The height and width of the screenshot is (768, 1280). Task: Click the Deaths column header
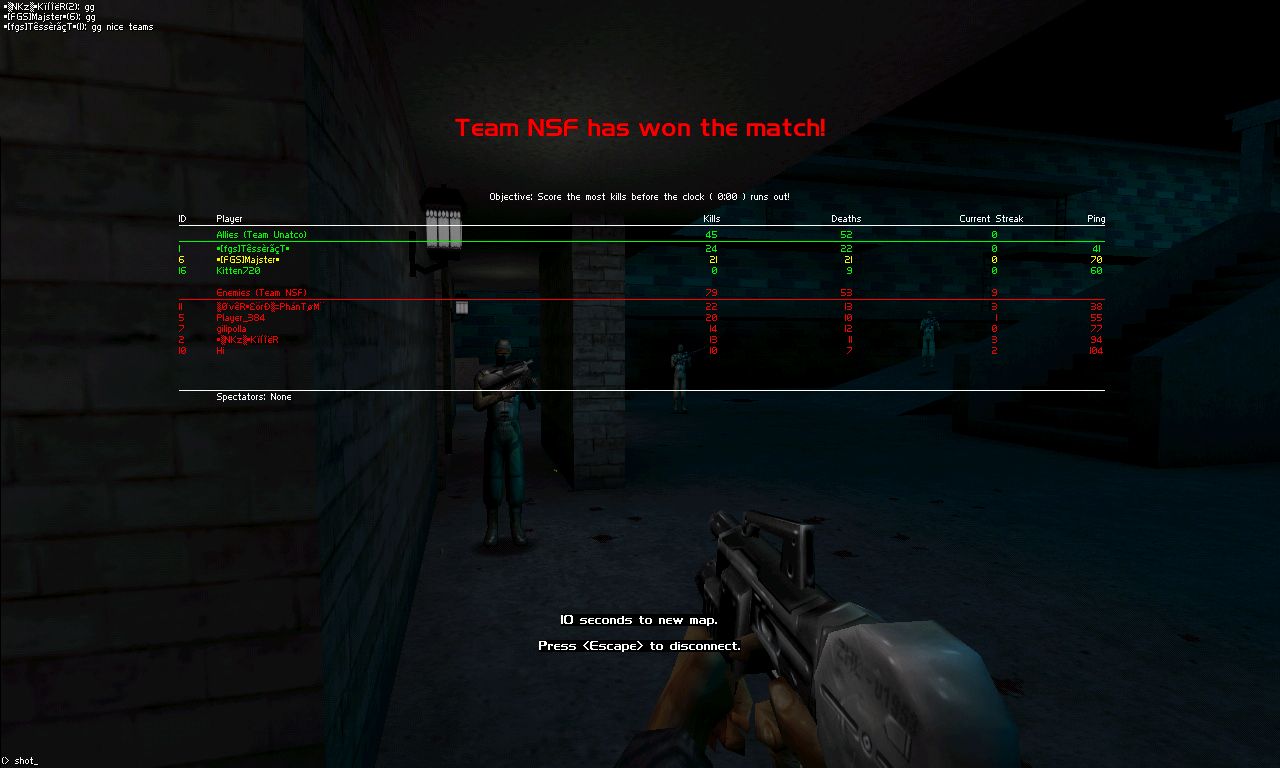845,218
